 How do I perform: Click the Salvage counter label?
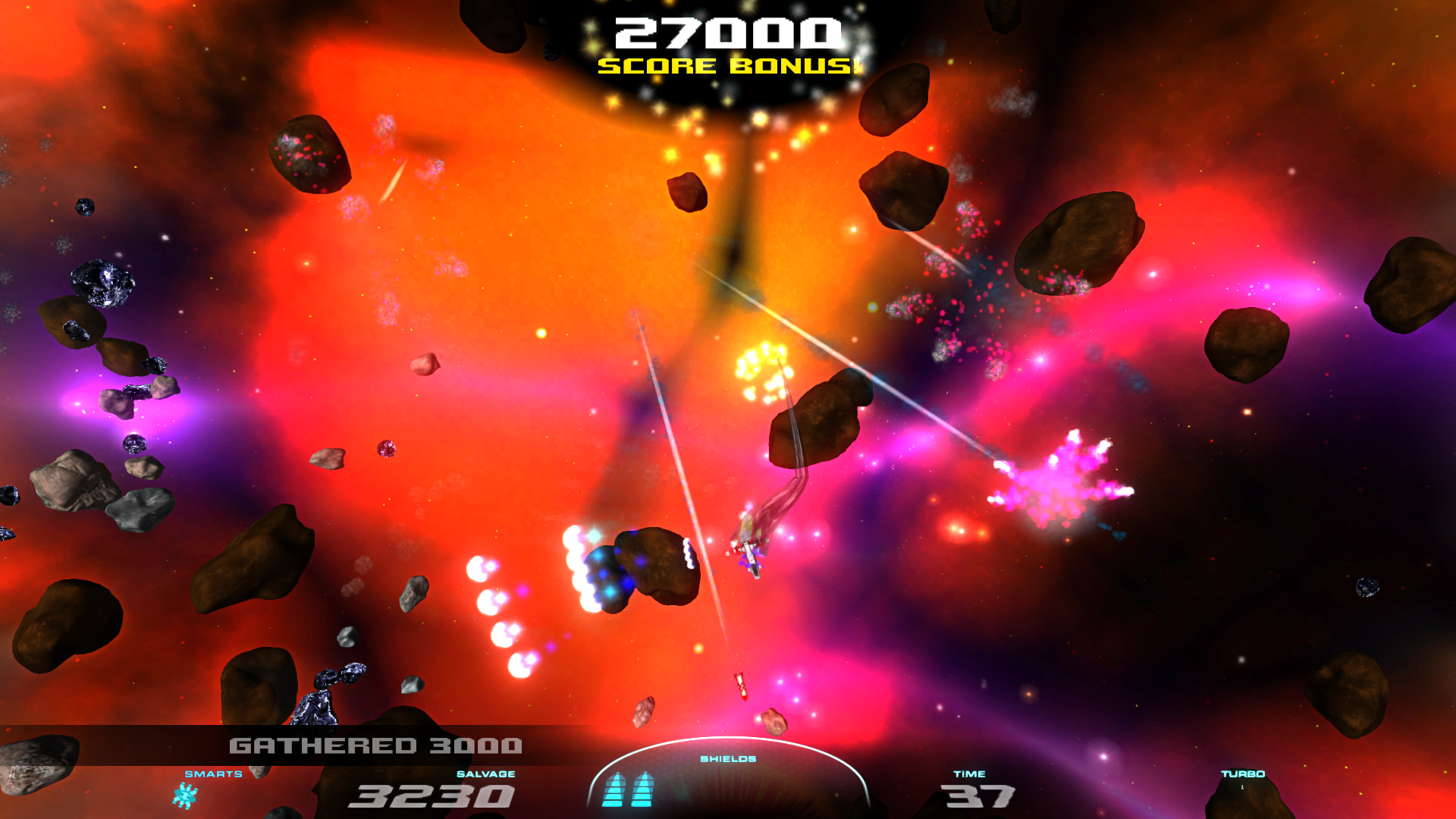(x=485, y=774)
